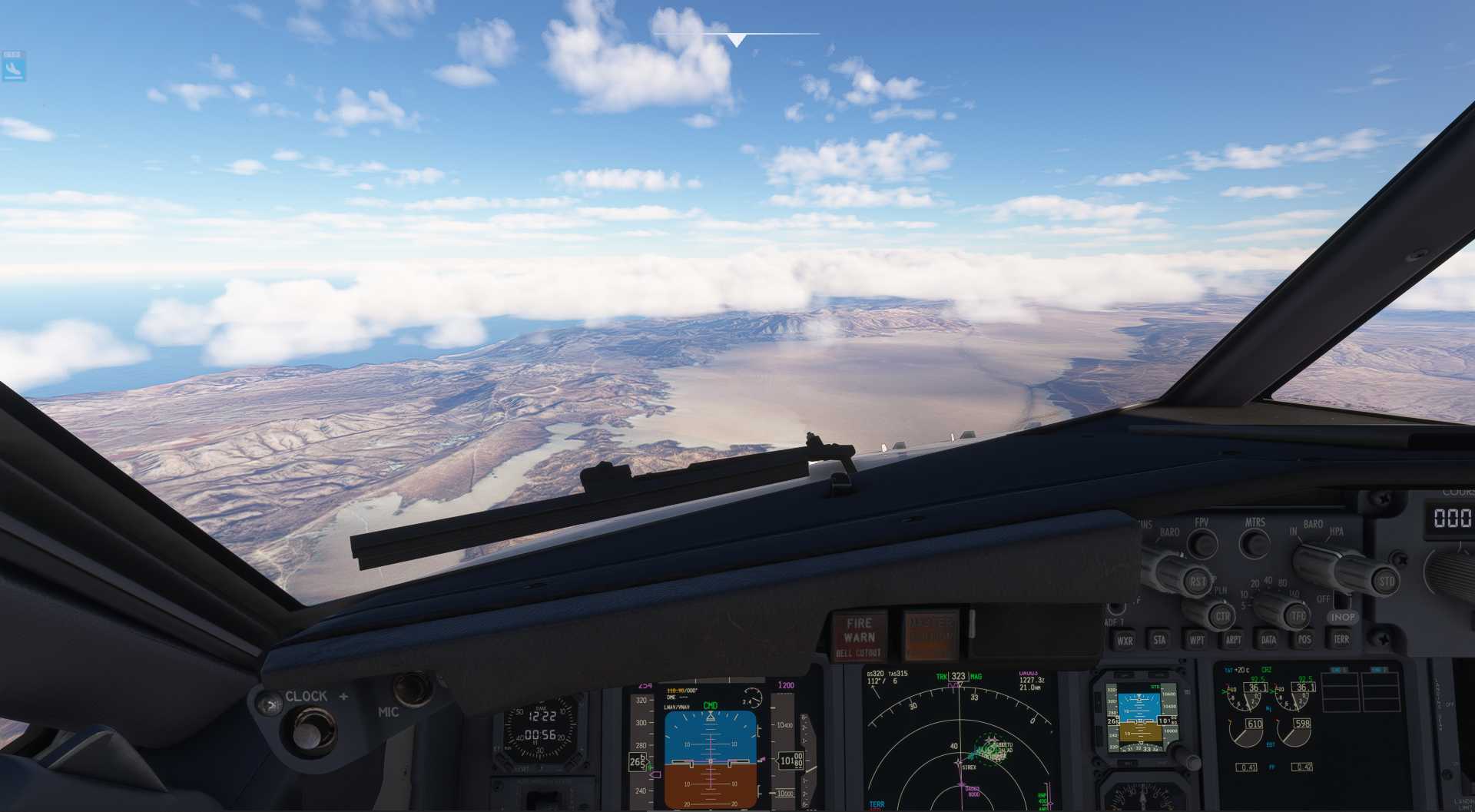
Task: Click the CTR map center button
Action: 1221,616
